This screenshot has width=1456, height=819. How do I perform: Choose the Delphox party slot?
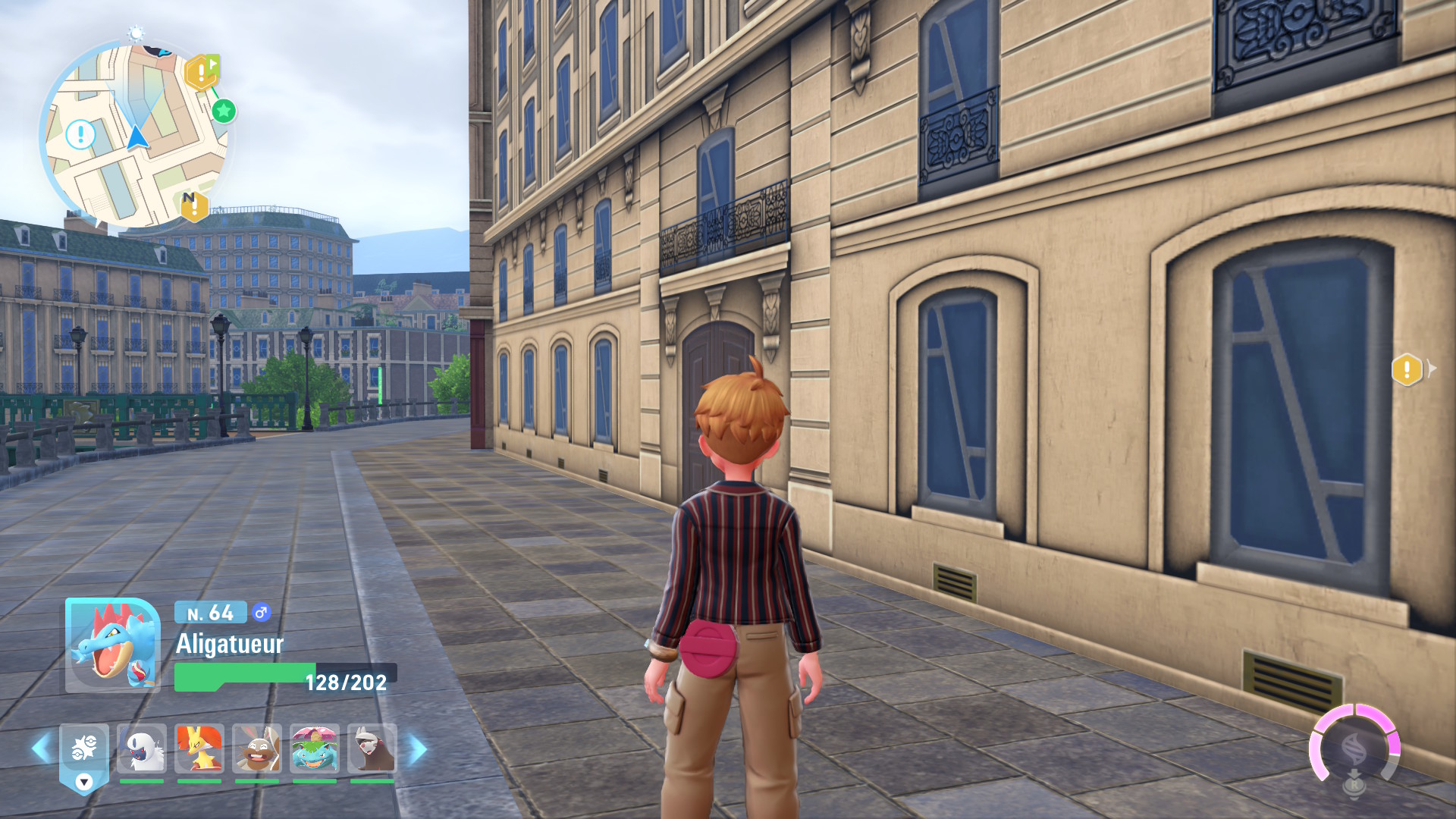(x=199, y=749)
